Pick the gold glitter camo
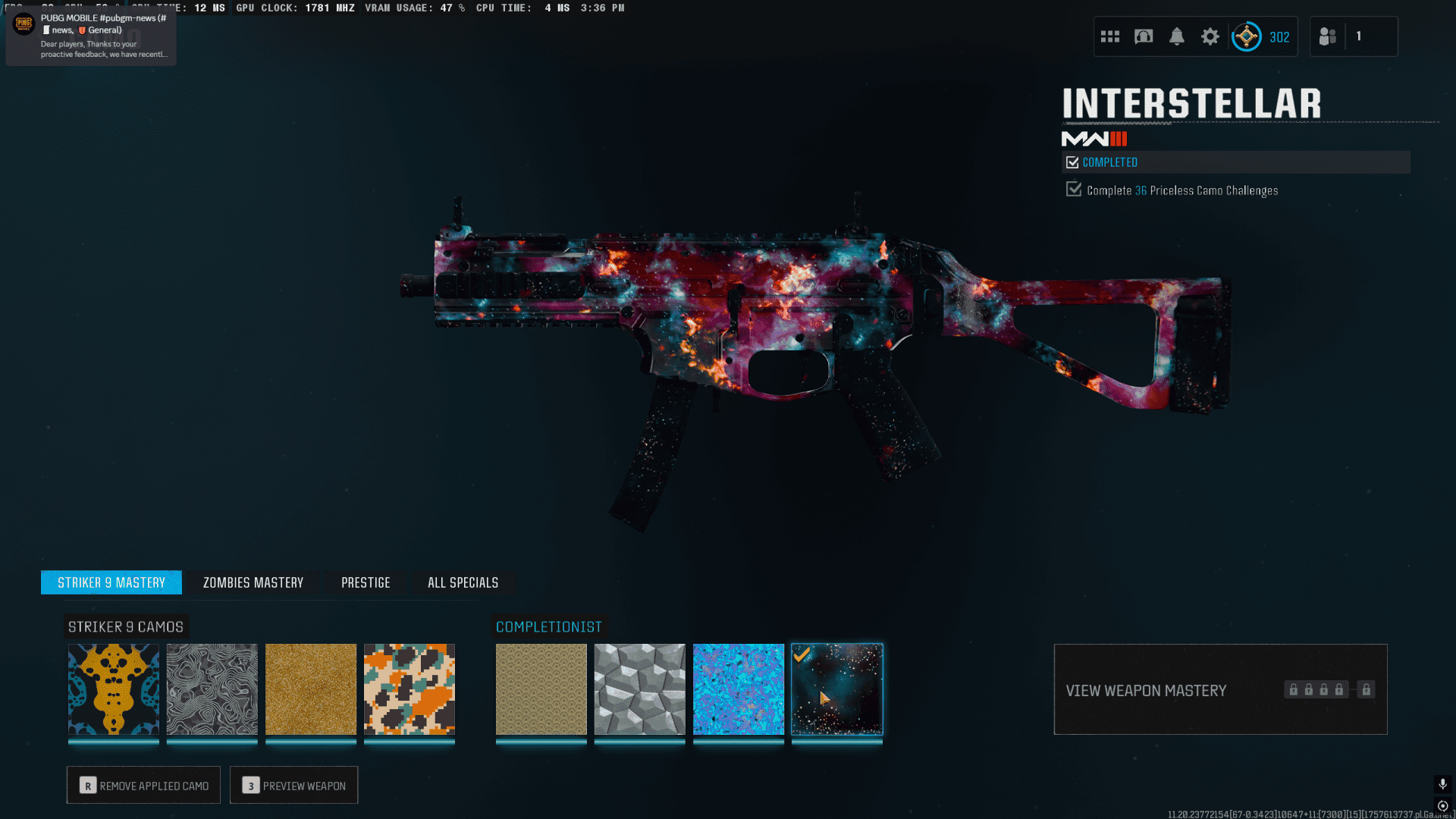Screen dimensions: 1456x819 pos(311,689)
